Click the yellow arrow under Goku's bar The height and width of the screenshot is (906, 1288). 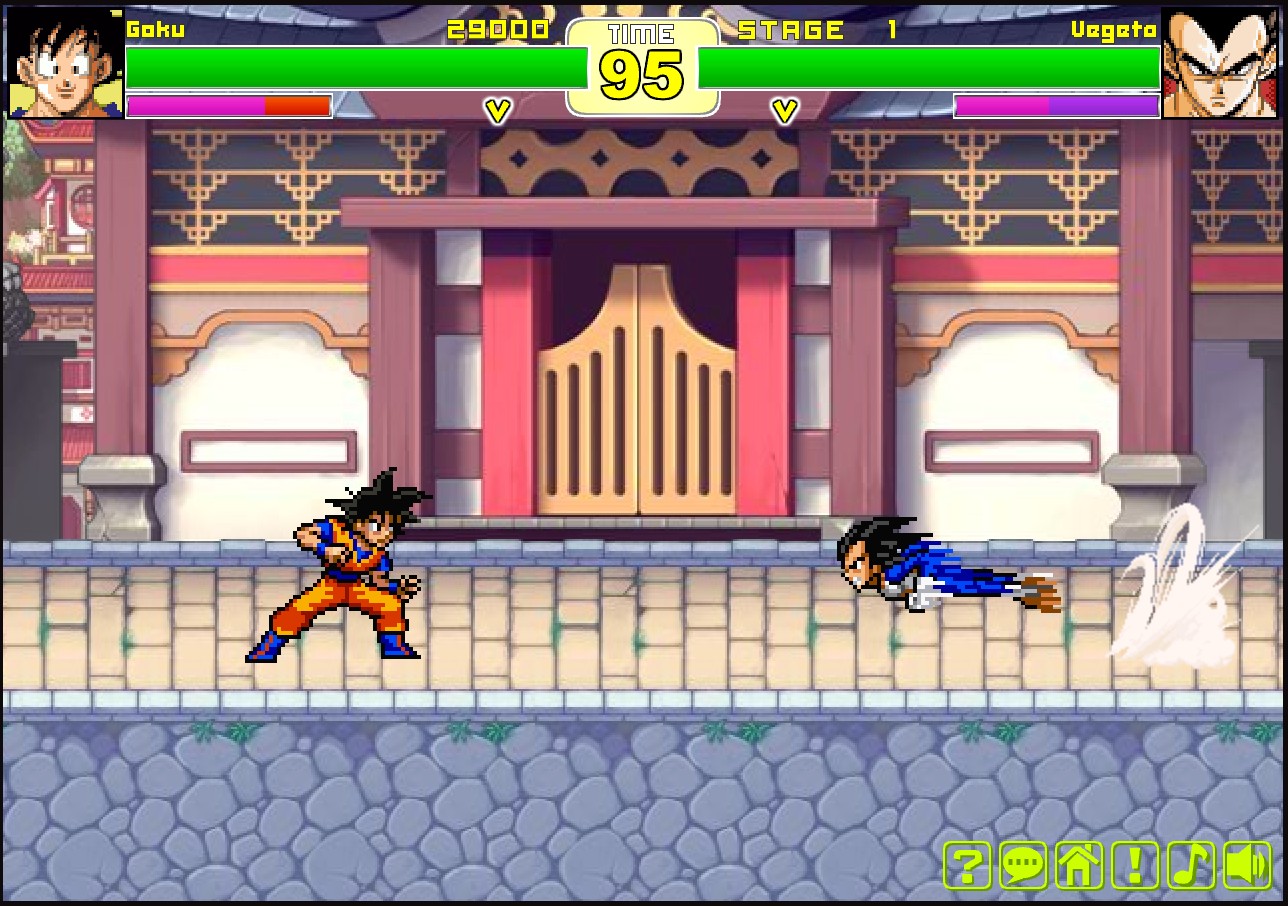[496, 109]
